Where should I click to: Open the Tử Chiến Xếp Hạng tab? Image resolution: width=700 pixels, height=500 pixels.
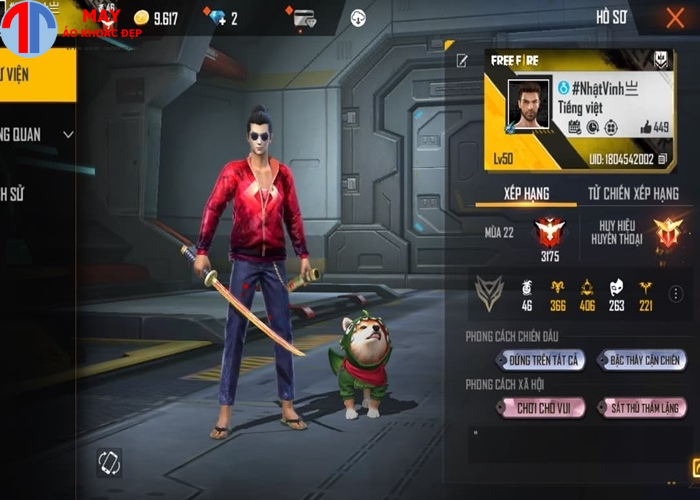633,193
